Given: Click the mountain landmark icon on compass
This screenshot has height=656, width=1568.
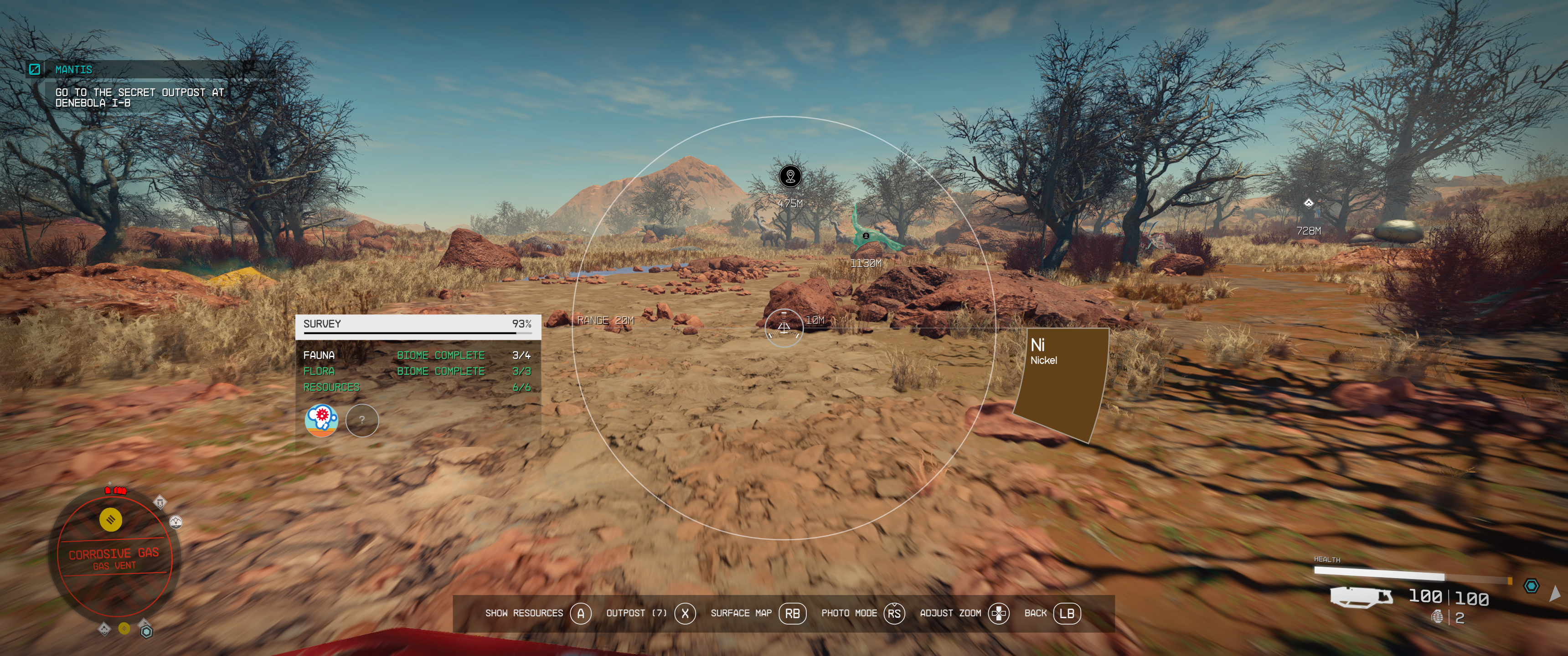Looking at the screenshot, I should [175, 522].
